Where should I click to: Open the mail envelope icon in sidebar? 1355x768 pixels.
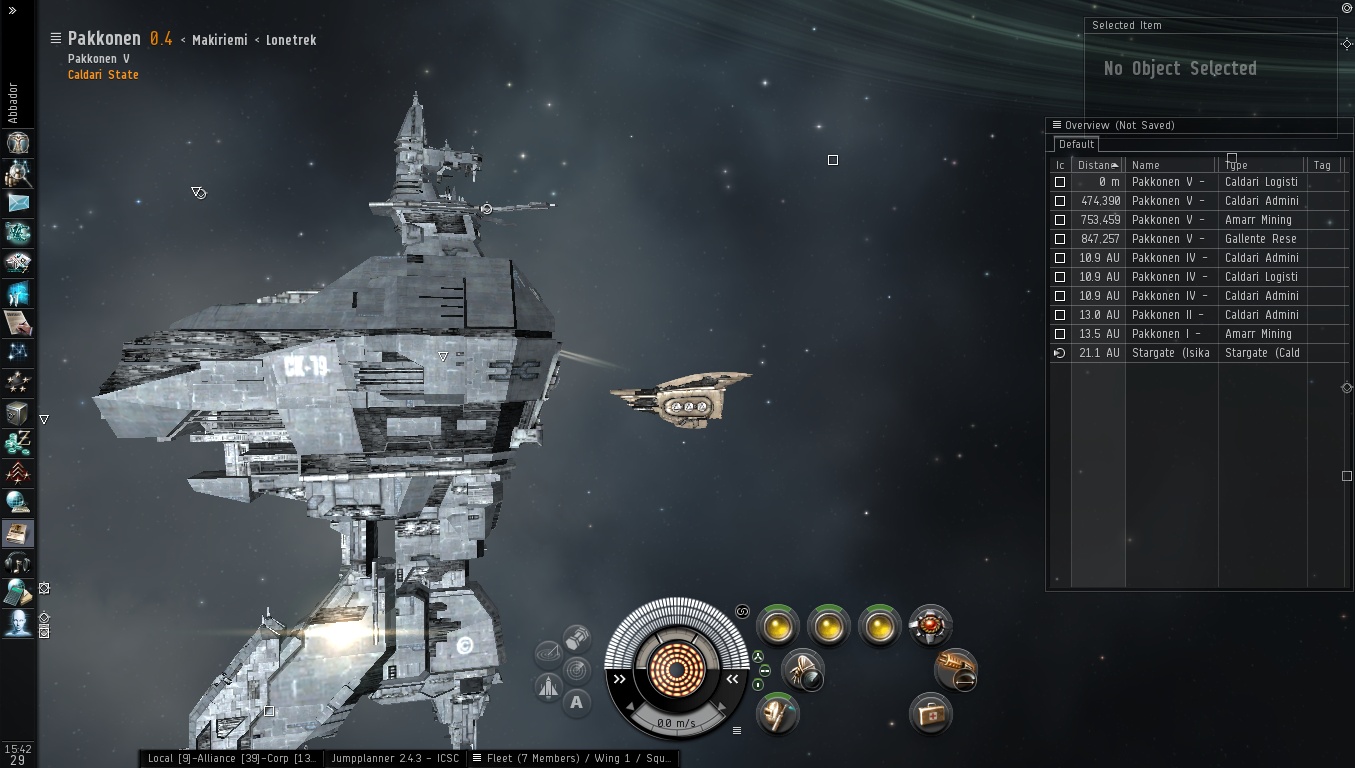click(18, 203)
